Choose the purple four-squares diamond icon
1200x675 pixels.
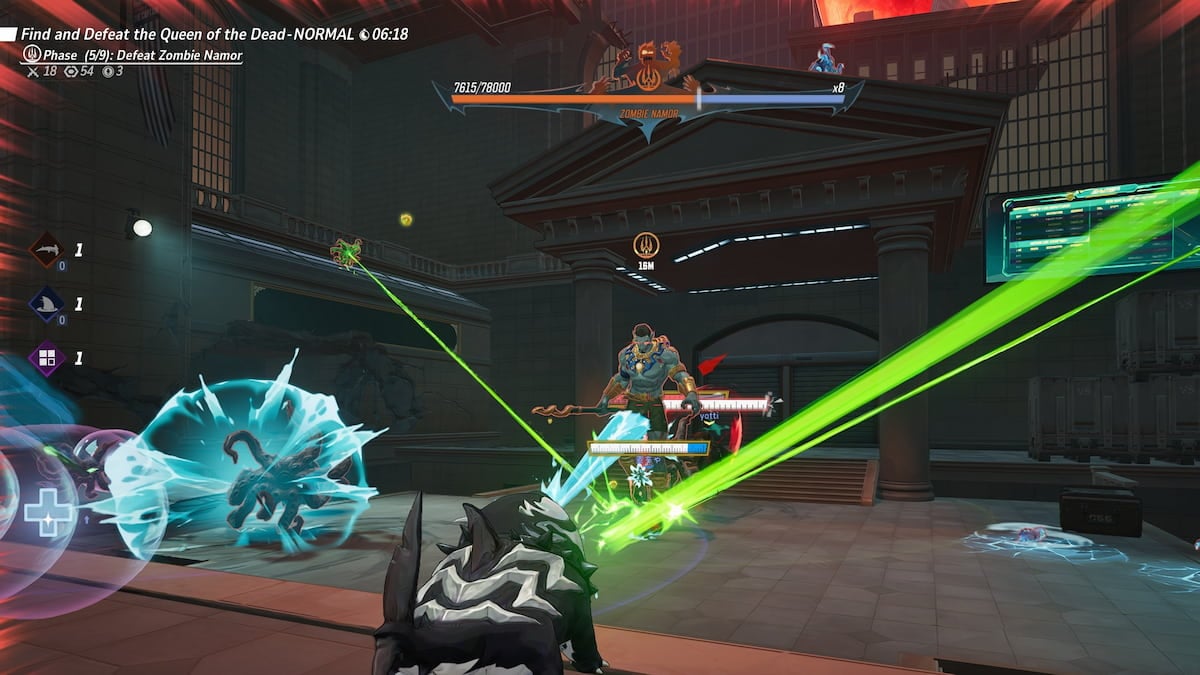(x=45, y=358)
